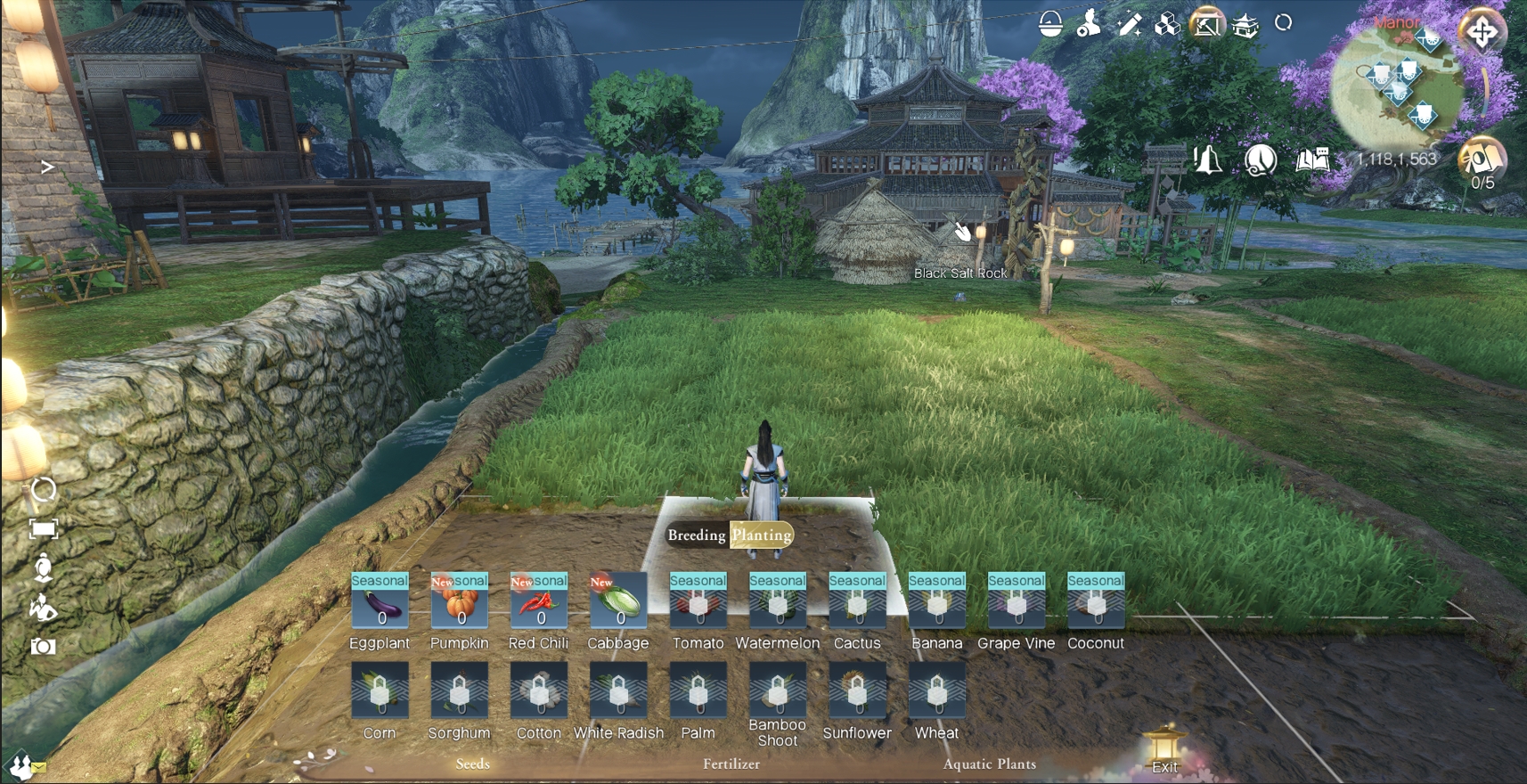Switch to the Breeding tab

pyautogui.click(x=697, y=535)
